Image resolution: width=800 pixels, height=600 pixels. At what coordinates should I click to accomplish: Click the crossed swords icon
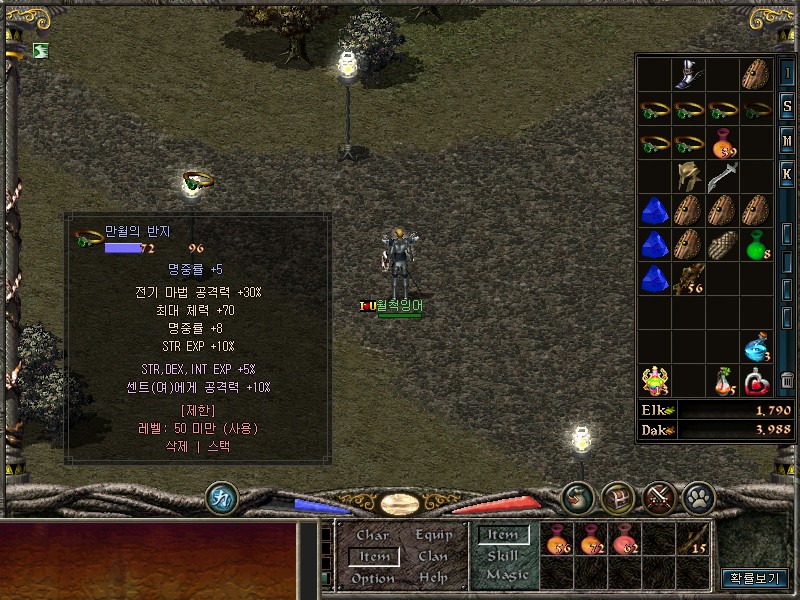[x=658, y=497]
